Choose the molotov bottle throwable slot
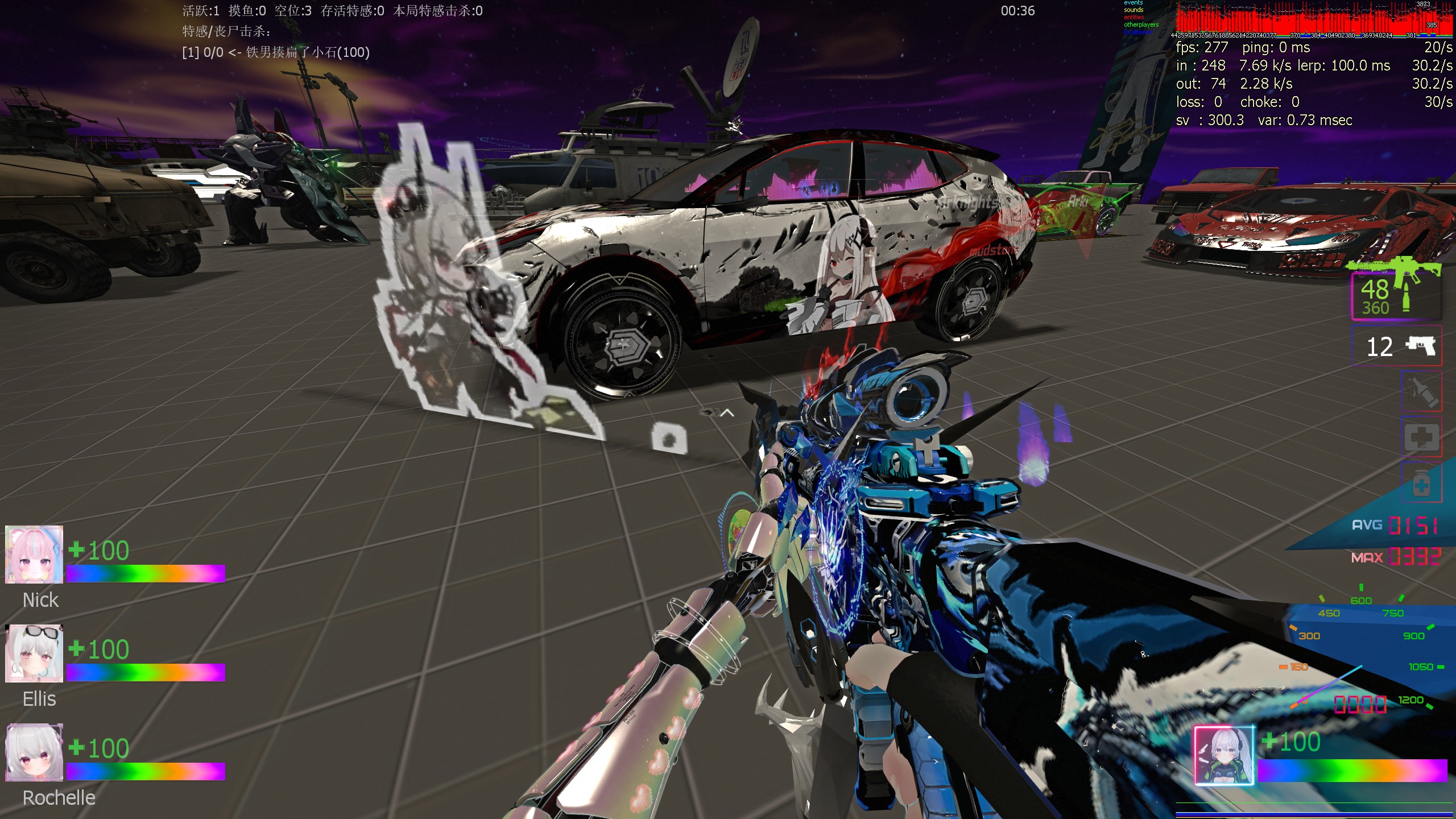The height and width of the screenshot is (819, 1456). click(x=1422, y=391)
